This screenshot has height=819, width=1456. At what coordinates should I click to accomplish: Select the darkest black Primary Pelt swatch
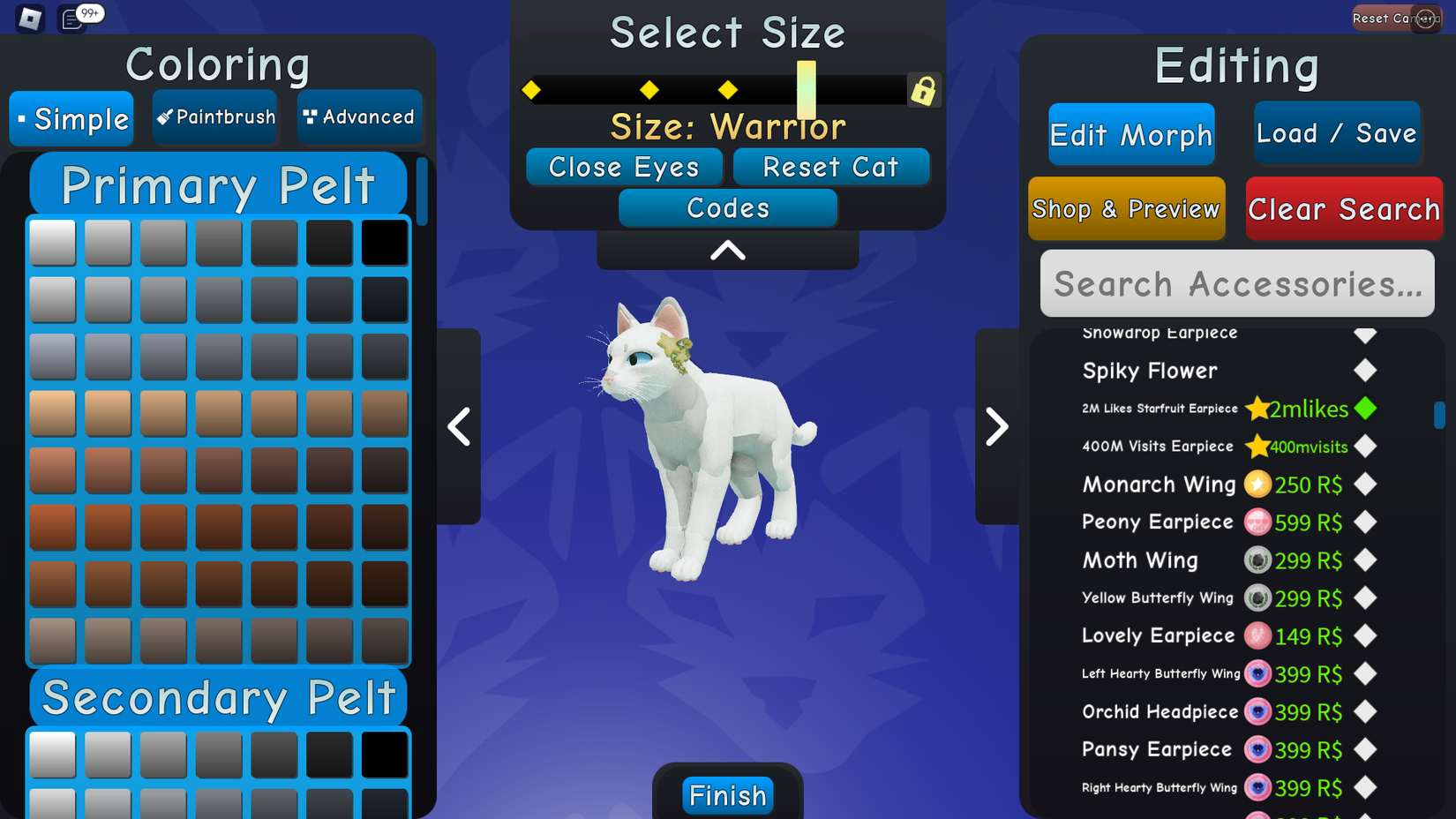coord(386,241)
